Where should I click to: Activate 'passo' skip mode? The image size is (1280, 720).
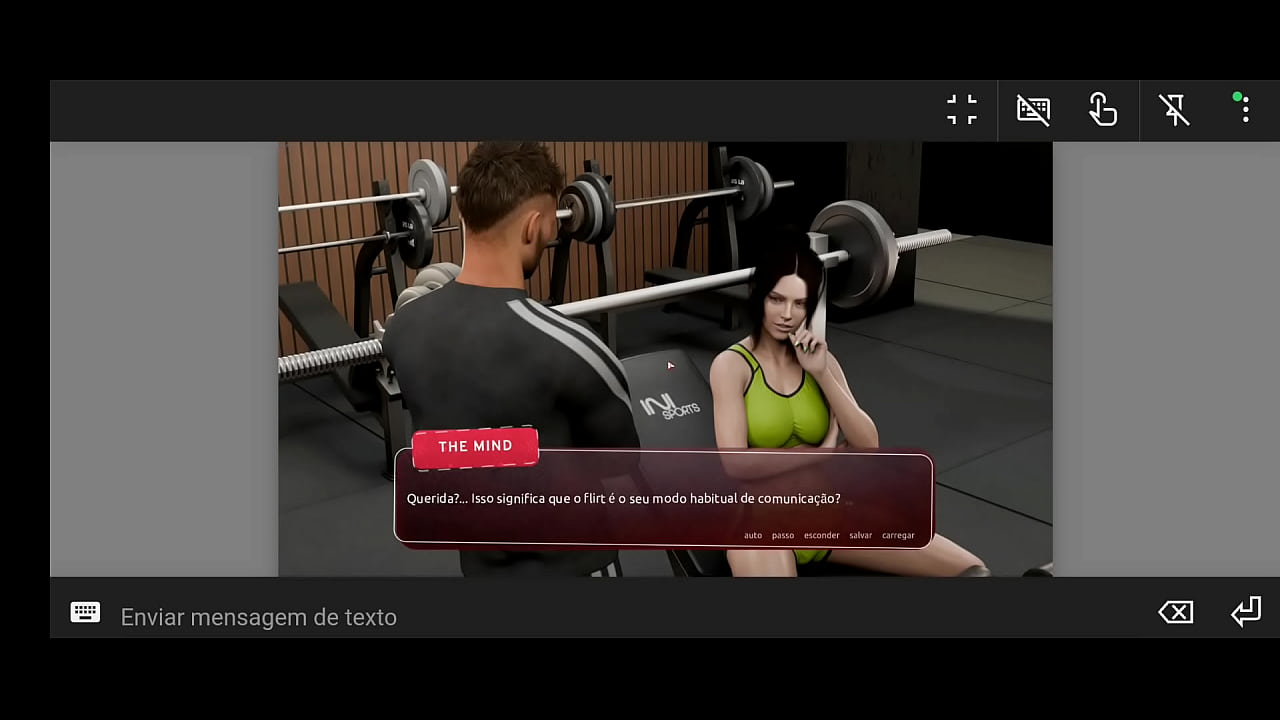click(781, 535)
